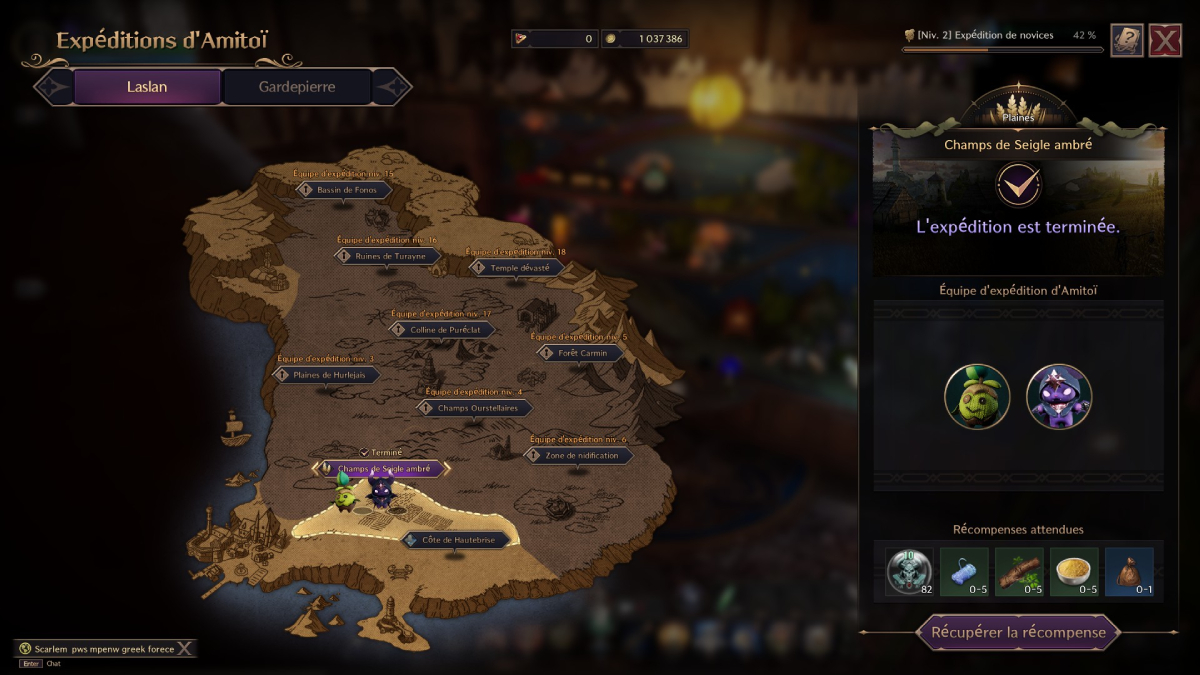1200x675 pixels.
Task: Switch to the Gardepierre region tab
Action: coord(297,87)
